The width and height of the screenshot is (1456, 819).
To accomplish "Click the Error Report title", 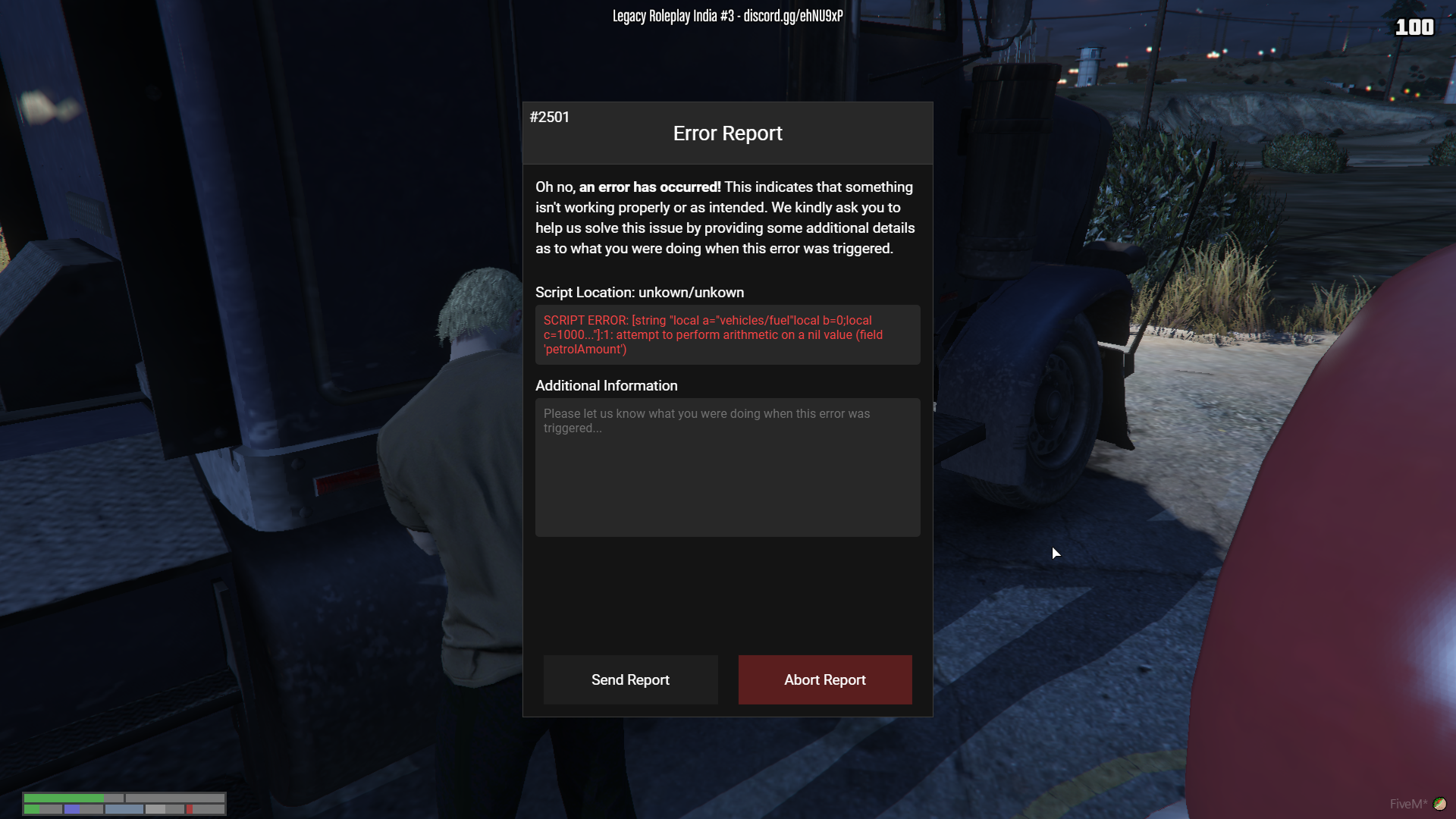I will (x=727, y=133).
